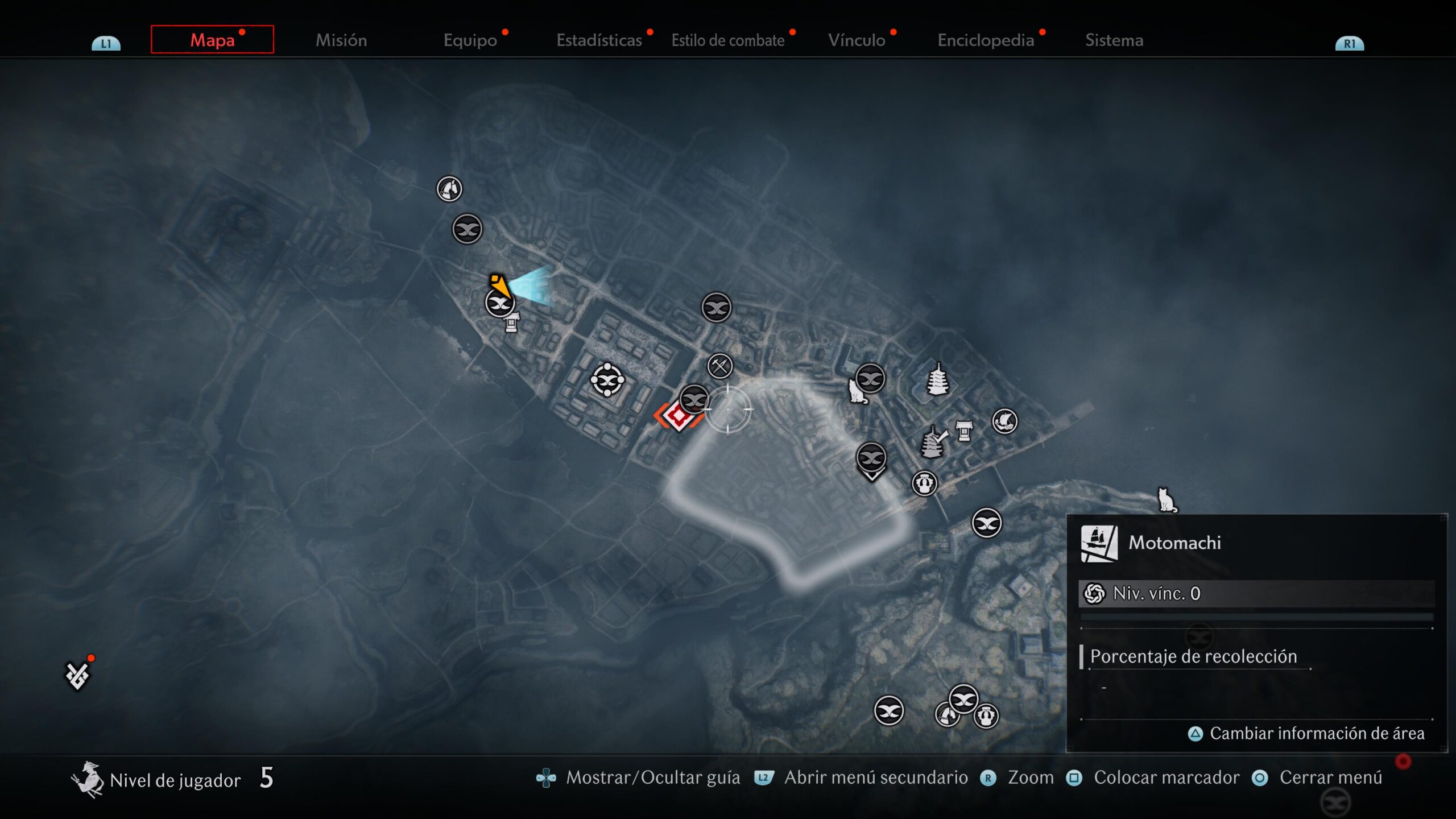Screen dimensions: 1456x819
Task: Click the stone lantern map marker
Action: (512, 322)
